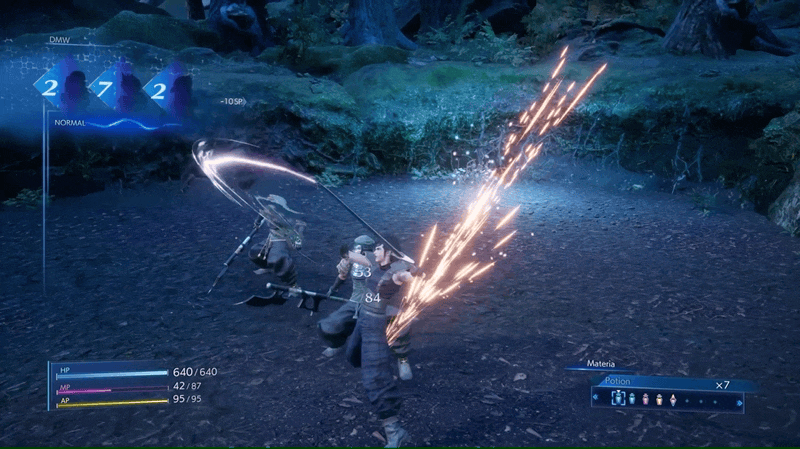800x449 pixels.
Task: Choose the teal bottle next to Potion
Action: point(631,399)
